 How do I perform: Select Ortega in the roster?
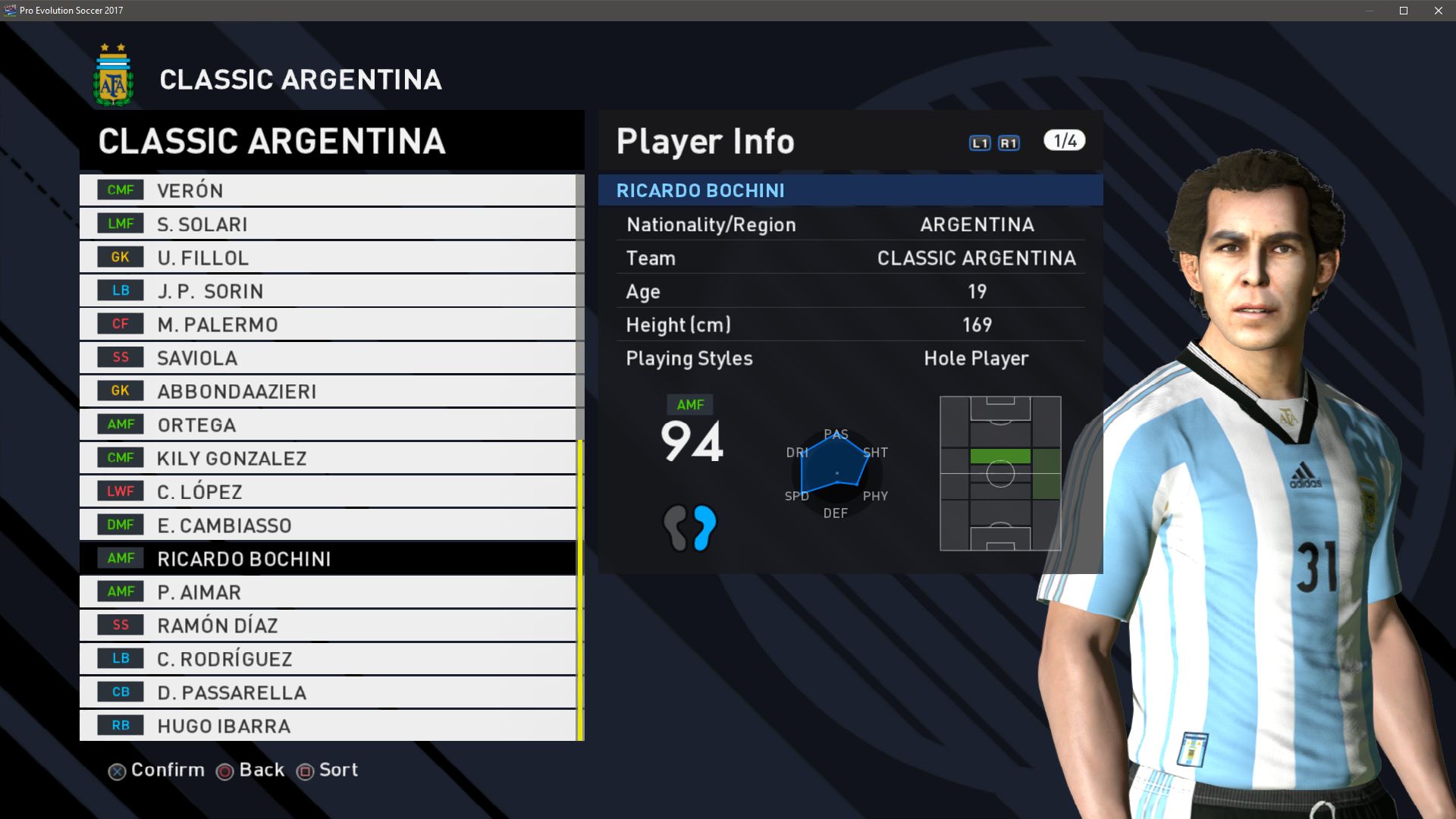click(x=328, y=425)
